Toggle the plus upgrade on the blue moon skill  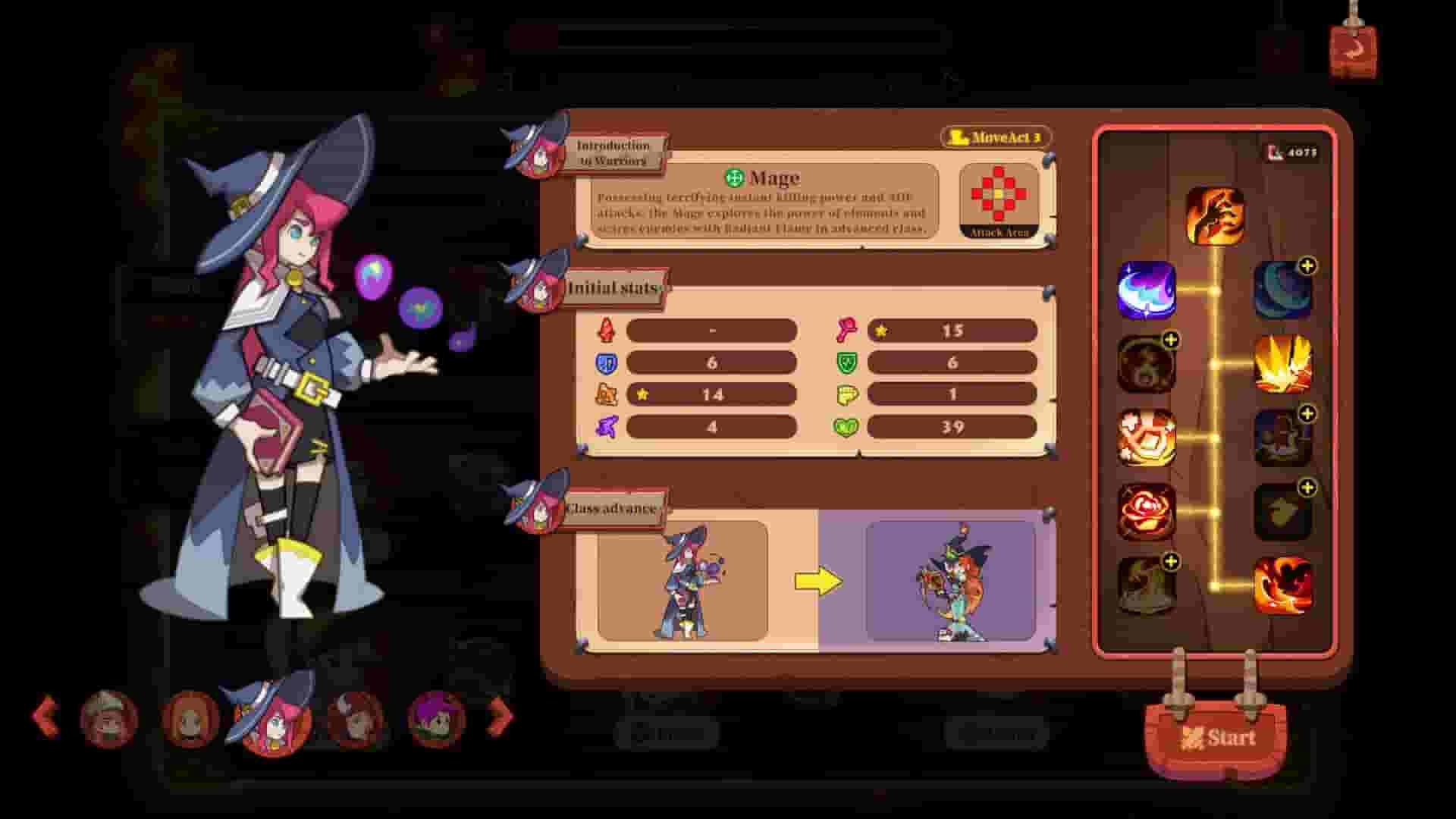coord(1307,265)
